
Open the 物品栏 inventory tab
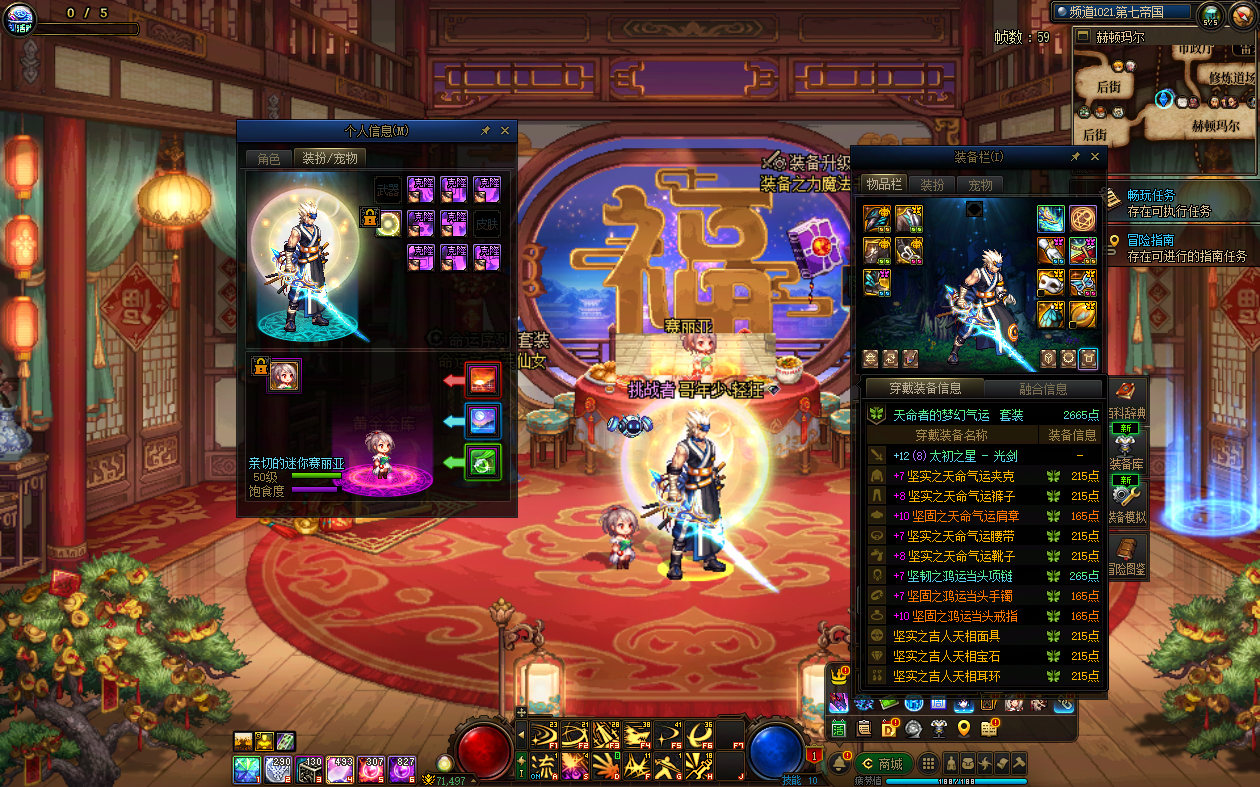(883, 185)
